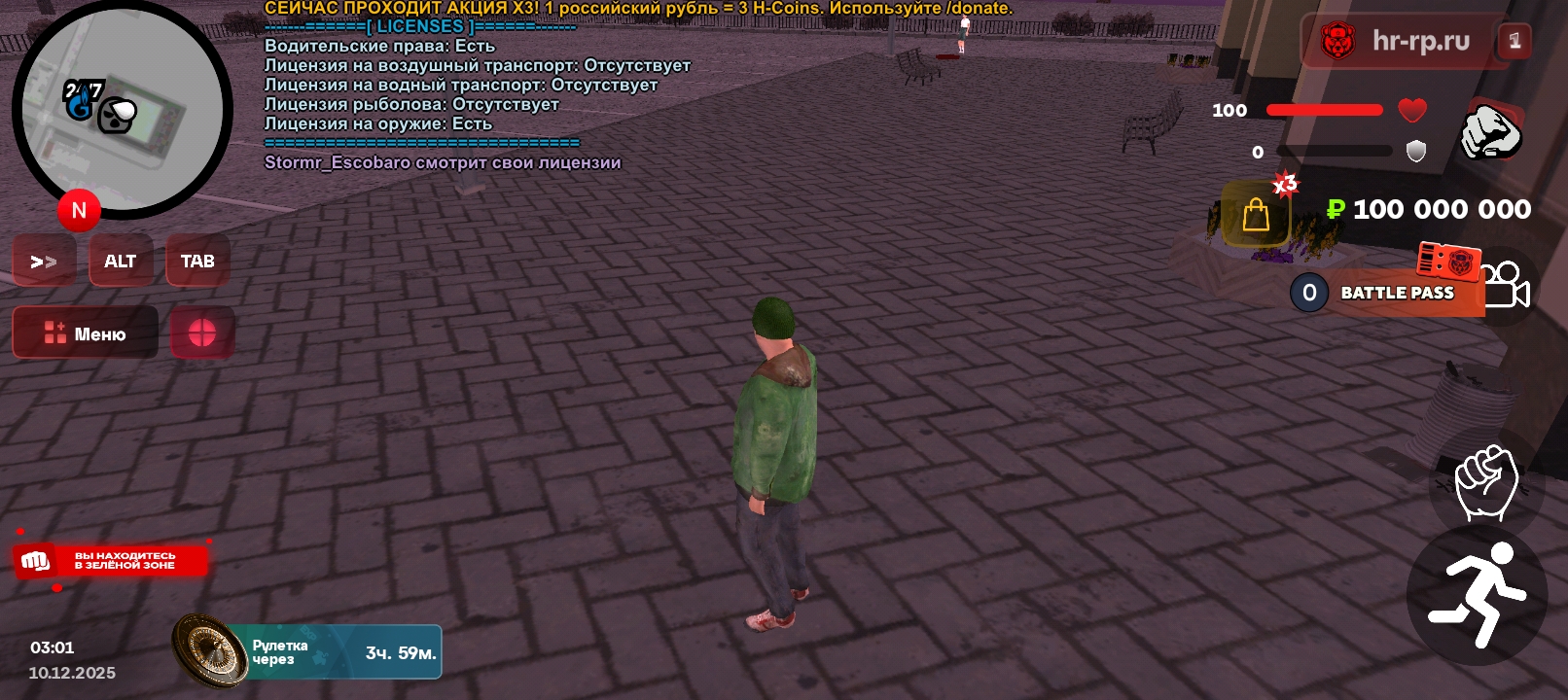Image resolution: width=1568 pixels, height=700 pixels.
Task: Tap the ALT button
Action: coord(121,261)
